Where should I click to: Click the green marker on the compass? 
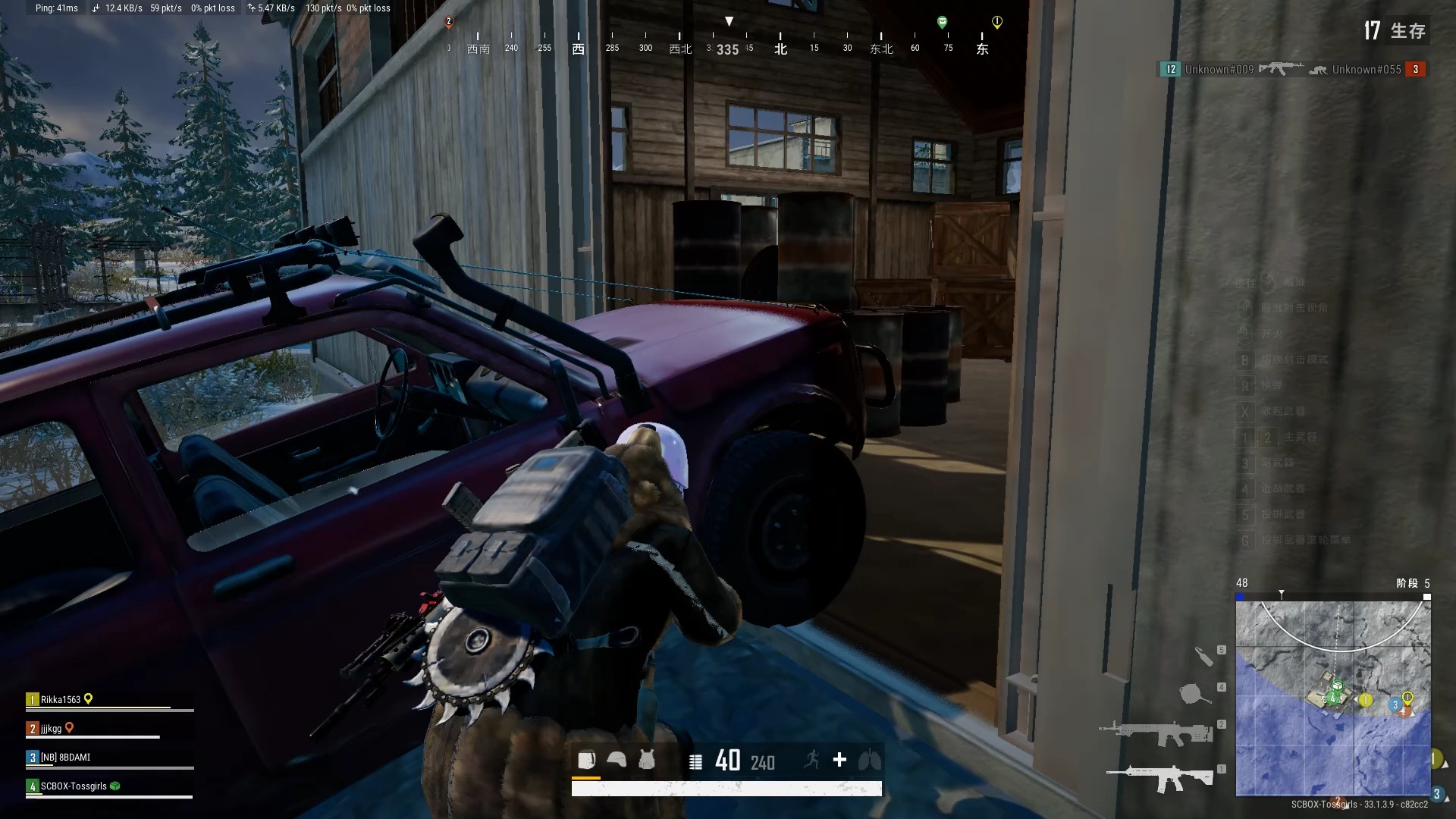(x=942, y=23)
